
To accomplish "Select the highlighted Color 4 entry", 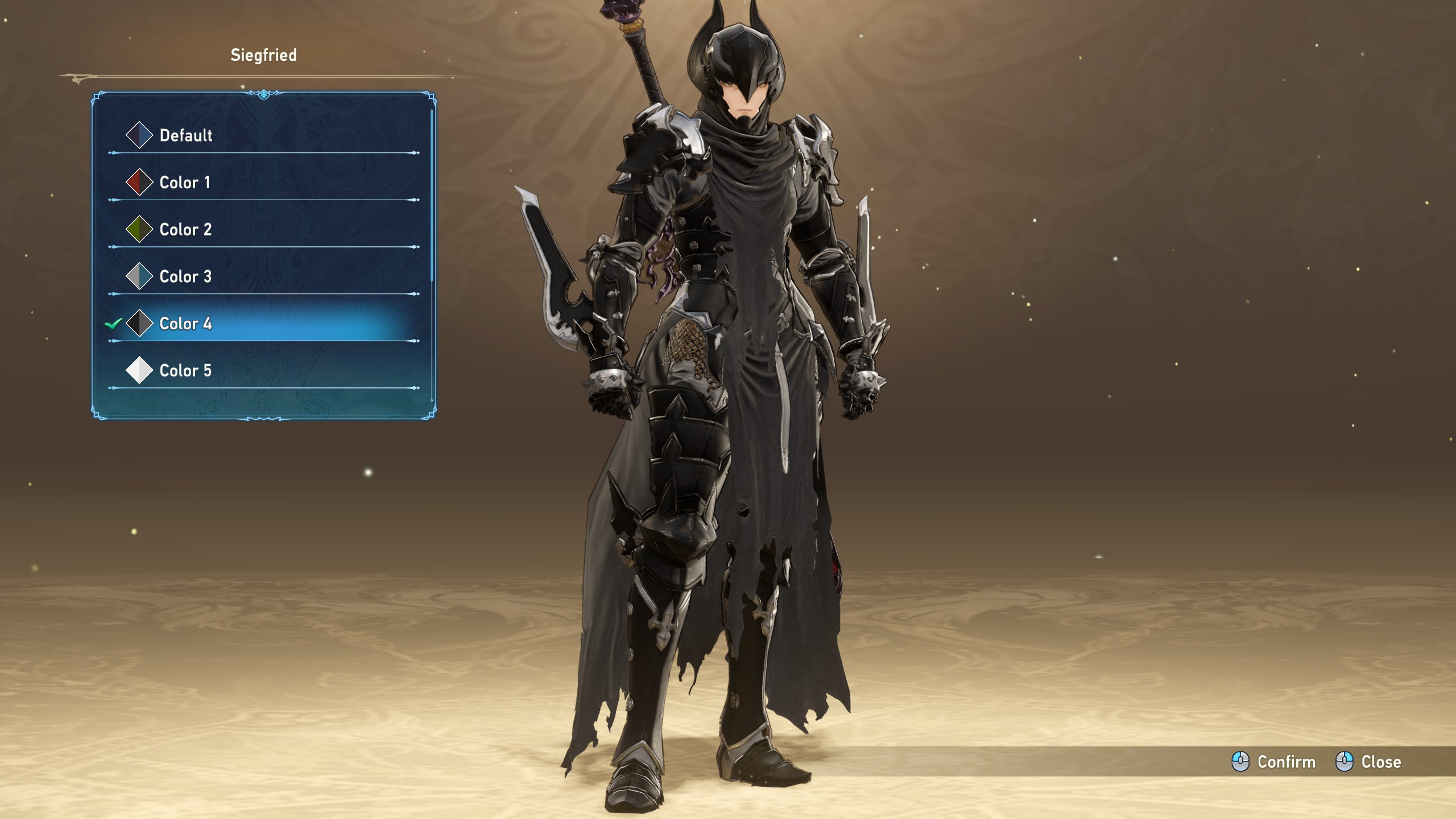I will (185, 324).
